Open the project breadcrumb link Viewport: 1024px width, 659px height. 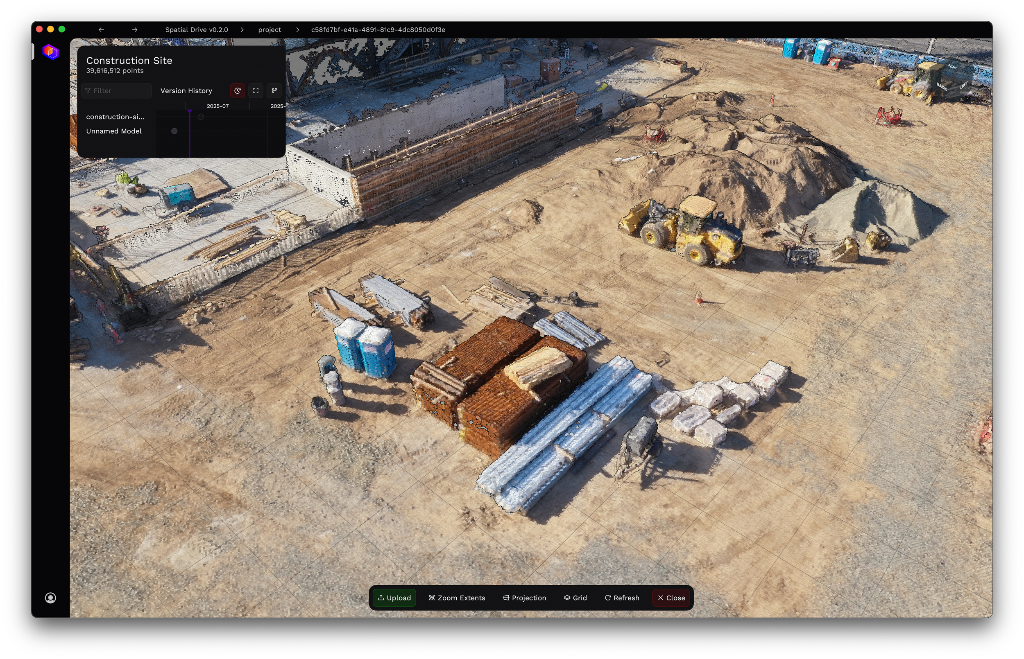(x=269, y=30)
